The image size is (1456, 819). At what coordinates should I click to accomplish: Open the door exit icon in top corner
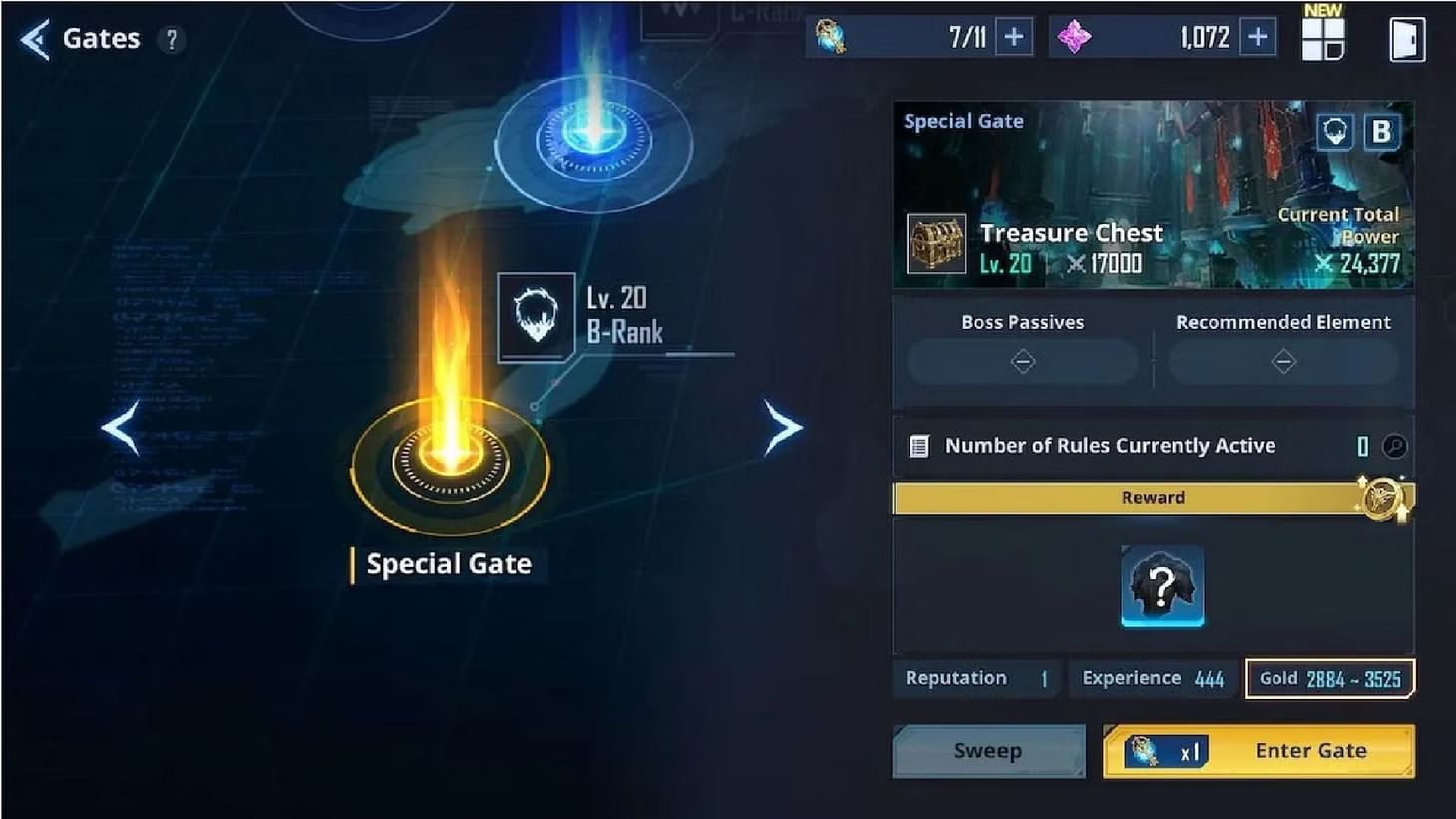click(x=1409, y=38)
